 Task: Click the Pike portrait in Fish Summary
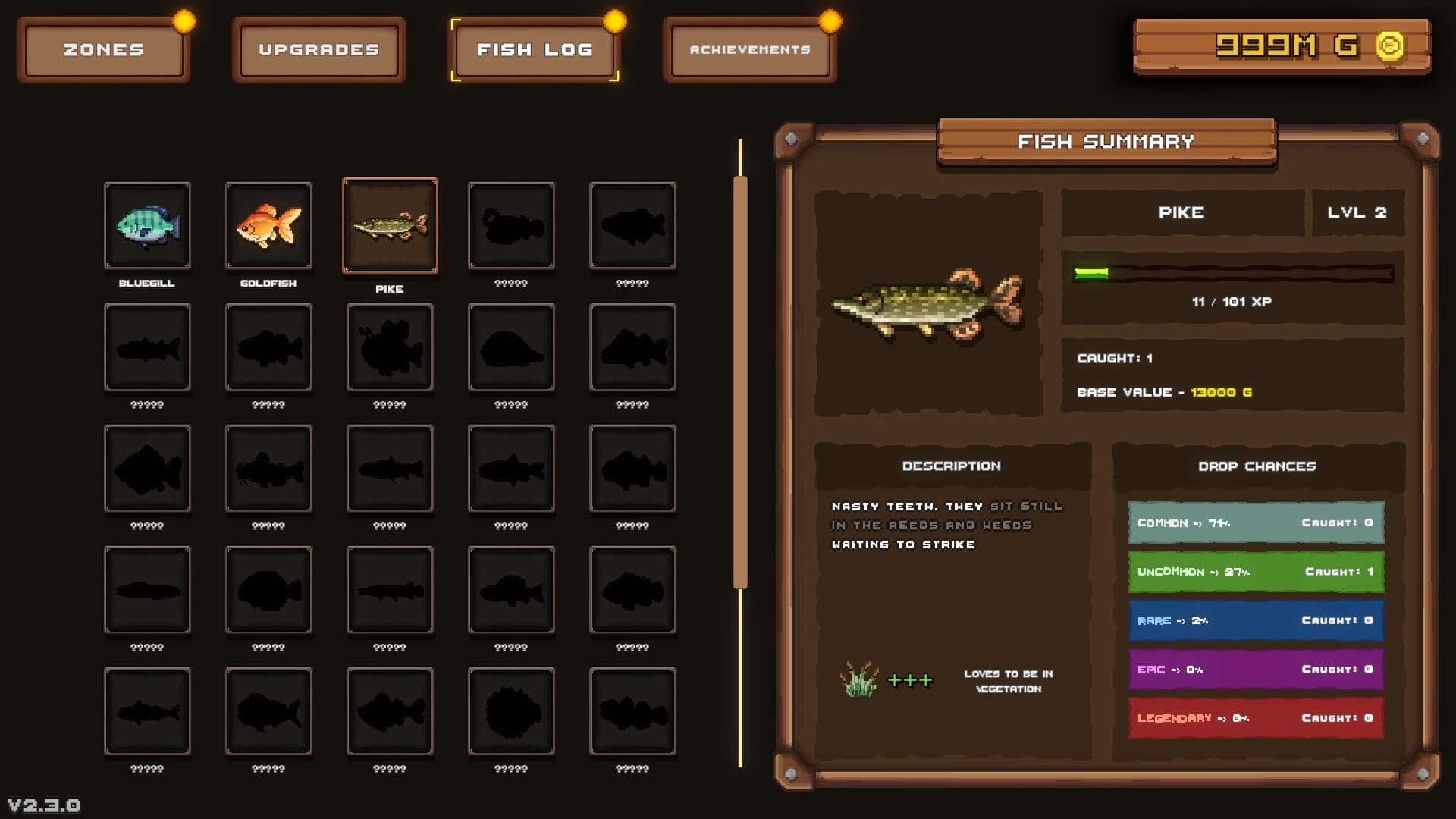coord(929,303)
